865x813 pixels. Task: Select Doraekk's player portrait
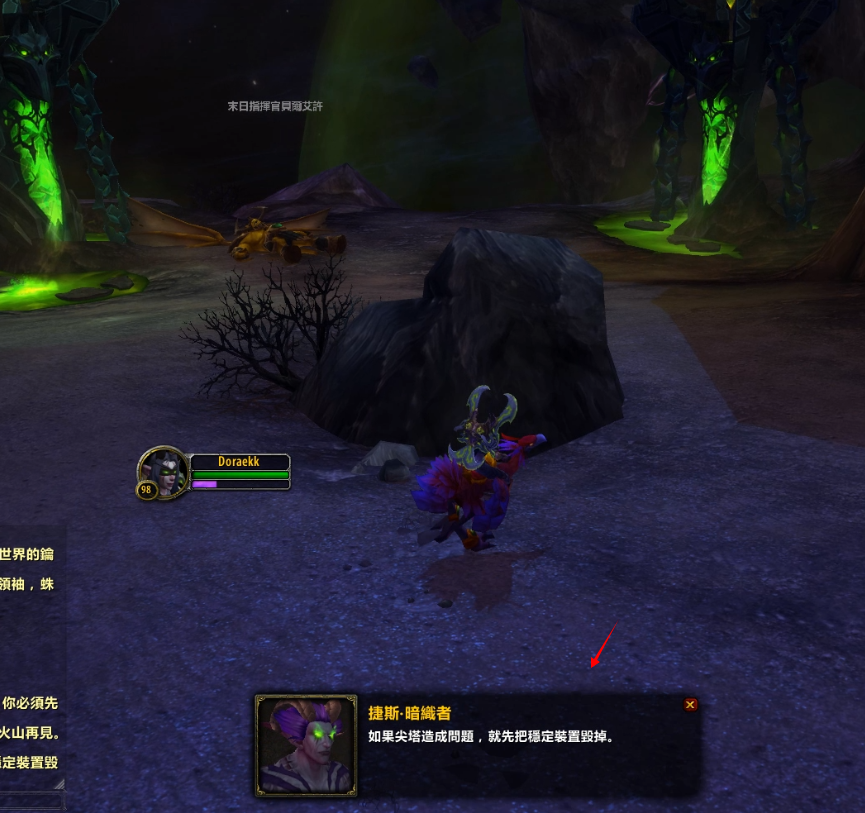[x=163, y=470]
